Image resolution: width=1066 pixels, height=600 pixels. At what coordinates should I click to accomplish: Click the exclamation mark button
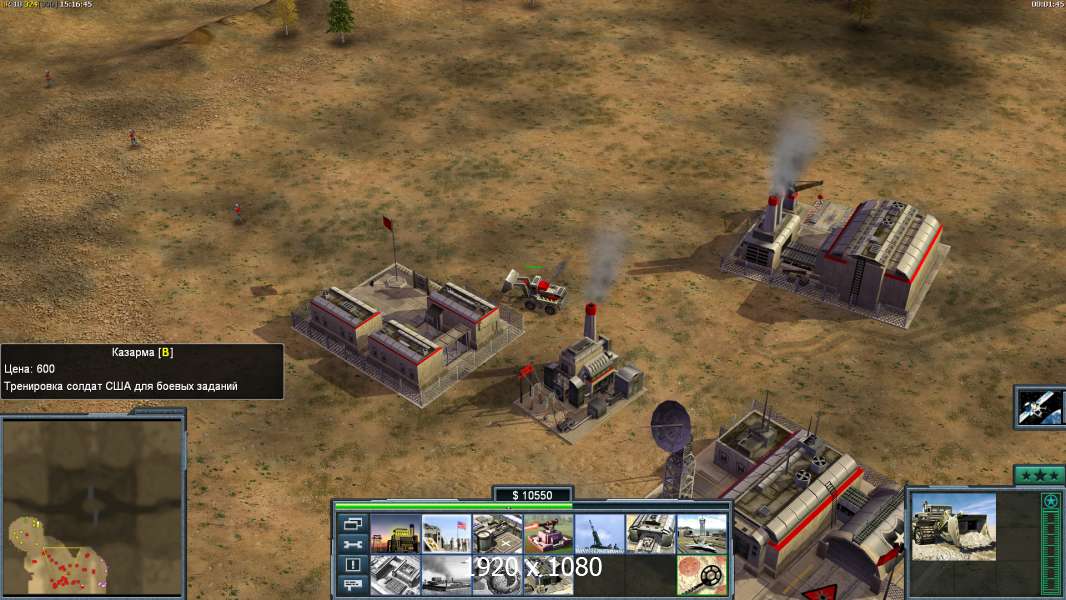pyautogui.click(x=353, y=565)
